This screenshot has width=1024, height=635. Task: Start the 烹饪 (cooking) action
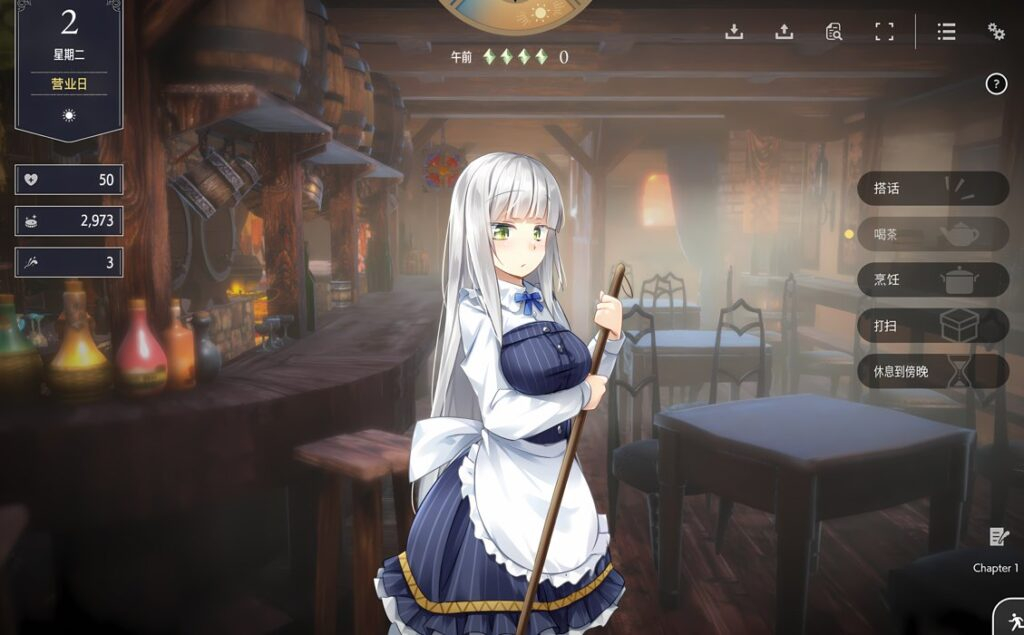tap(931, 280)
